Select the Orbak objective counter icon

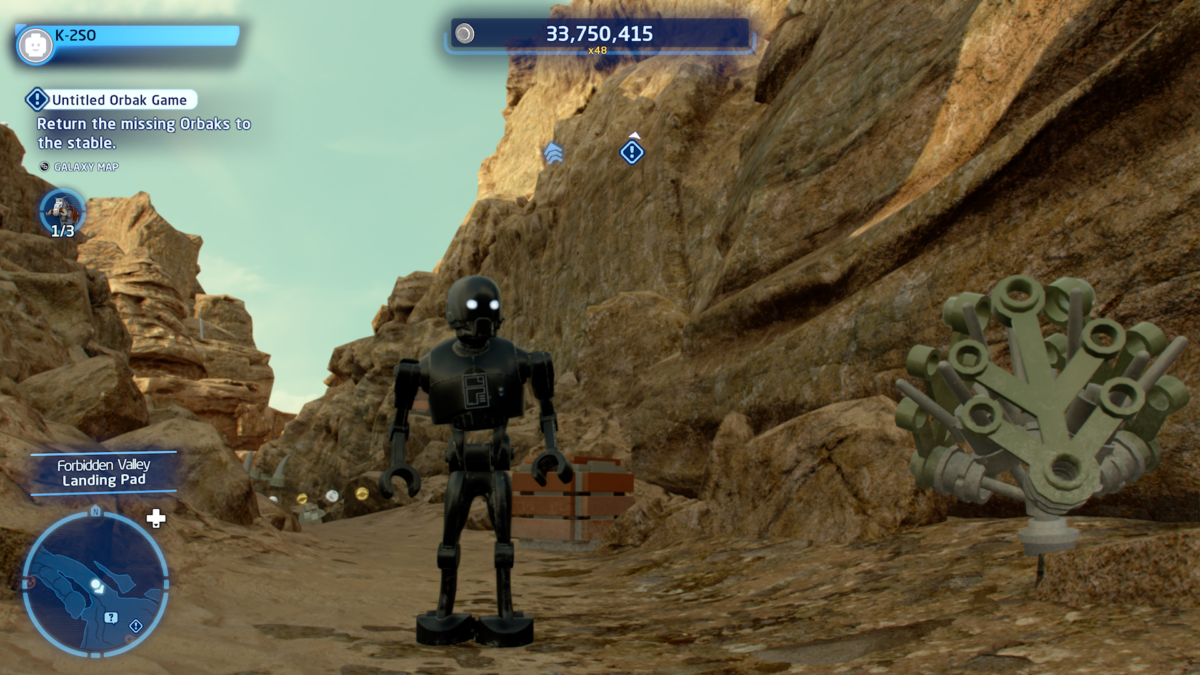point(62,210)
